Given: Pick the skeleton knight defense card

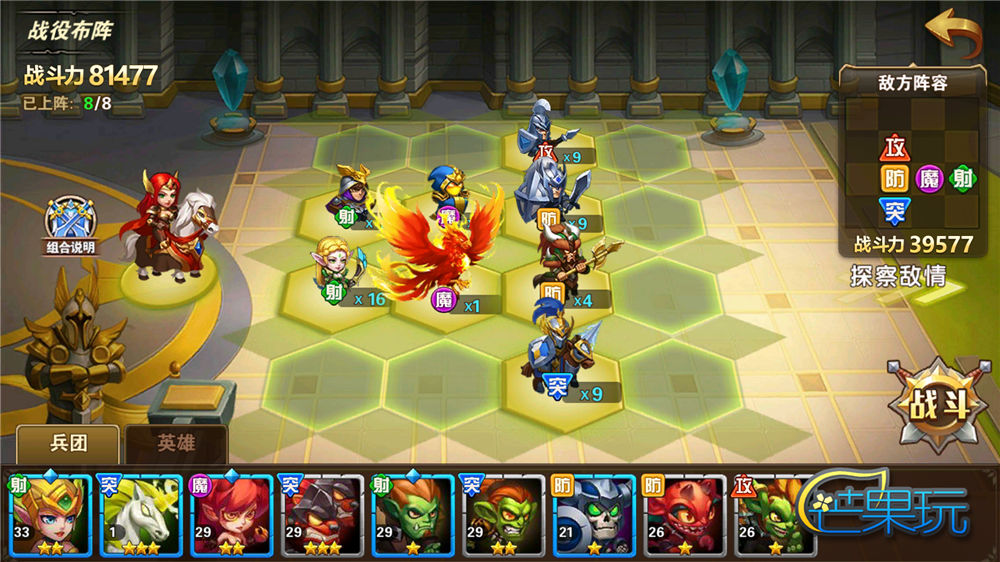Looking at the screenshot, I should click(593, 514).
